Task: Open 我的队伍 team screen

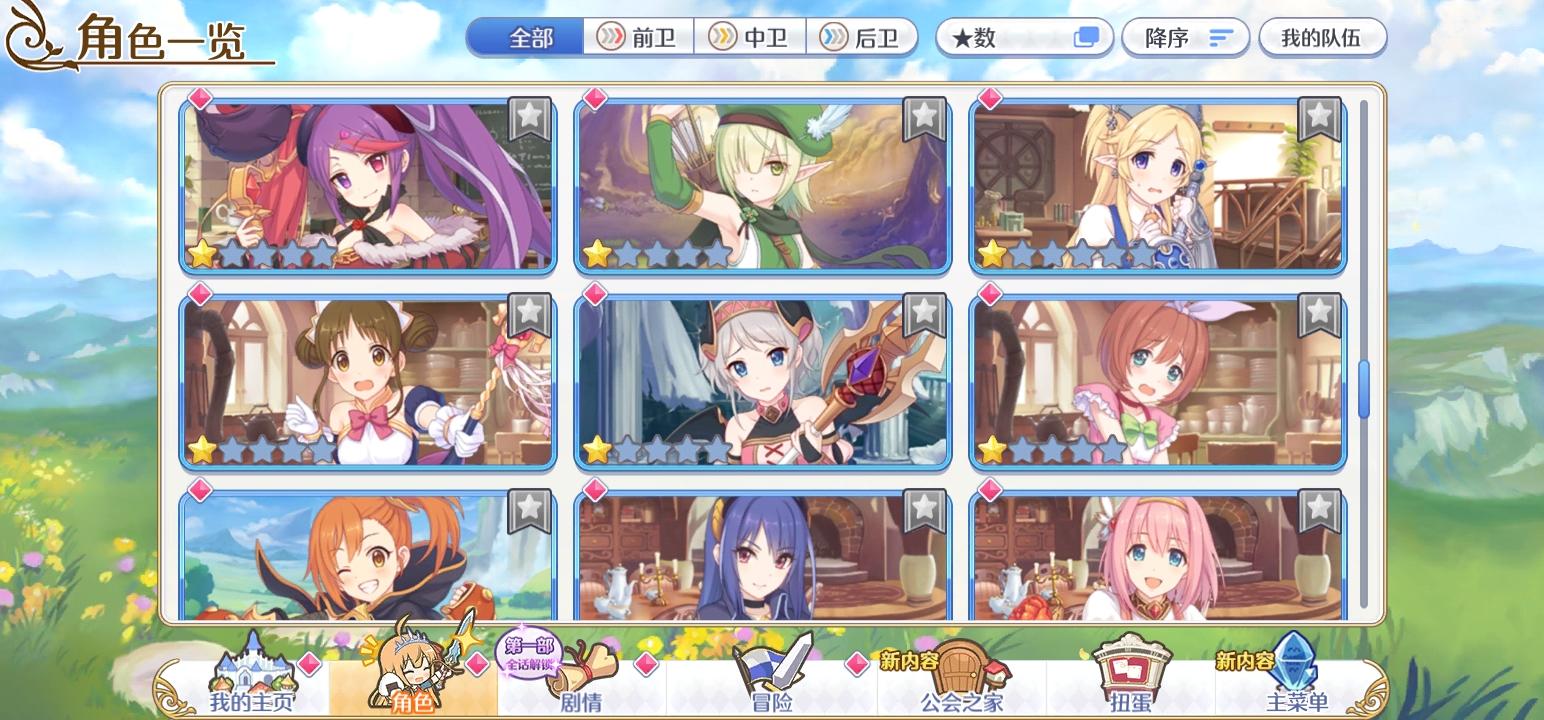Action: (1322, 37)
